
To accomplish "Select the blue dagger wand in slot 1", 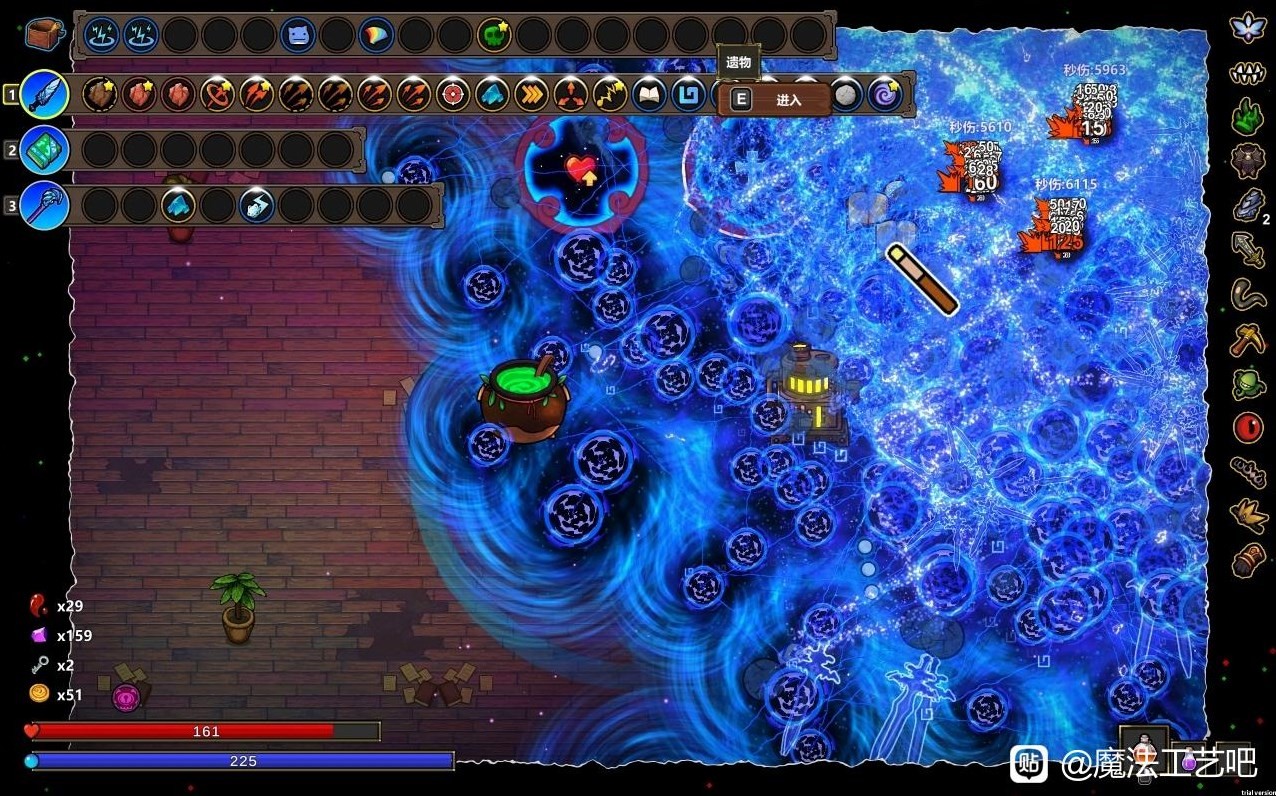I will pos(44,94).
